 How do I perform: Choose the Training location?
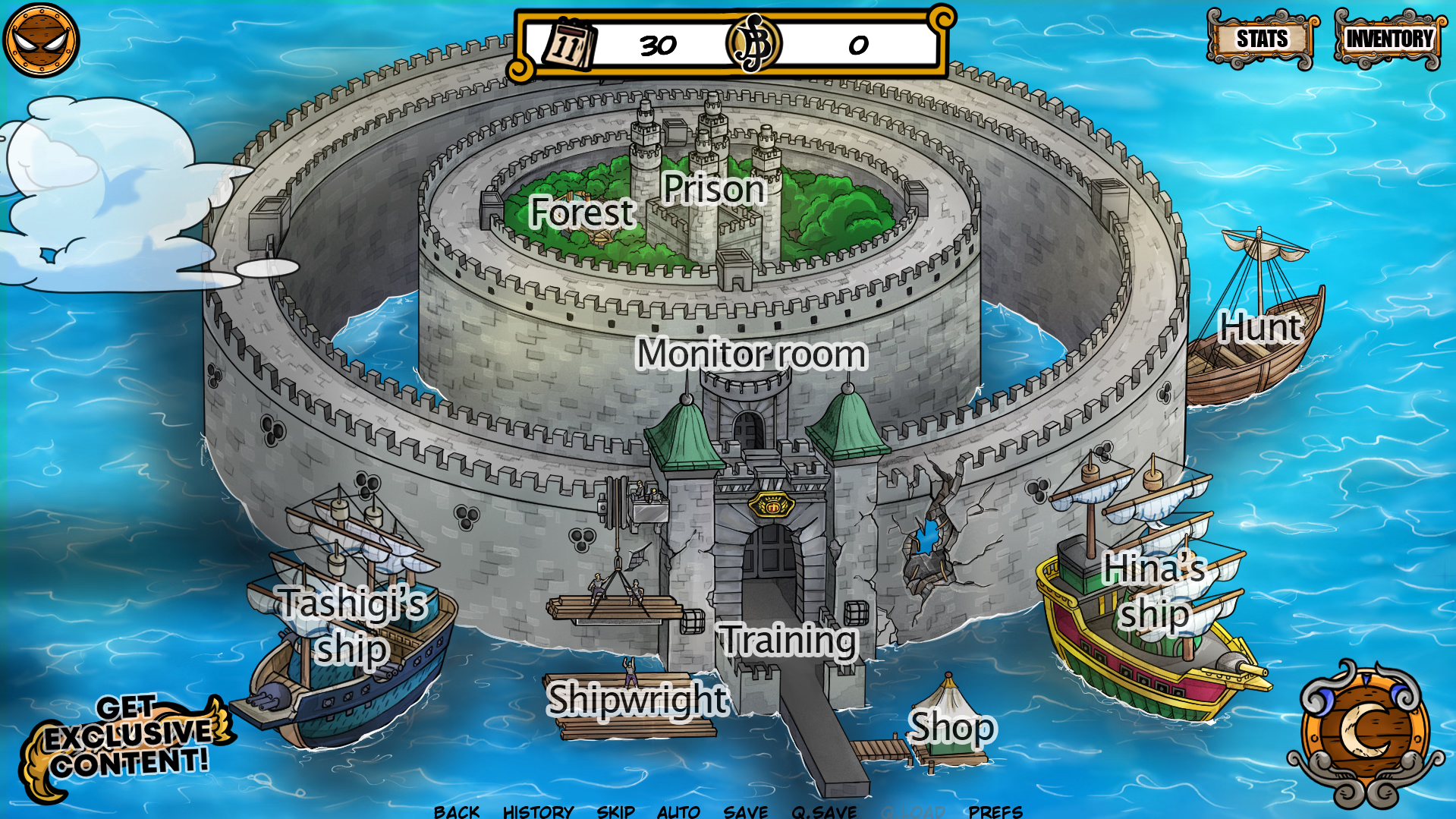[x=788, y=640]
